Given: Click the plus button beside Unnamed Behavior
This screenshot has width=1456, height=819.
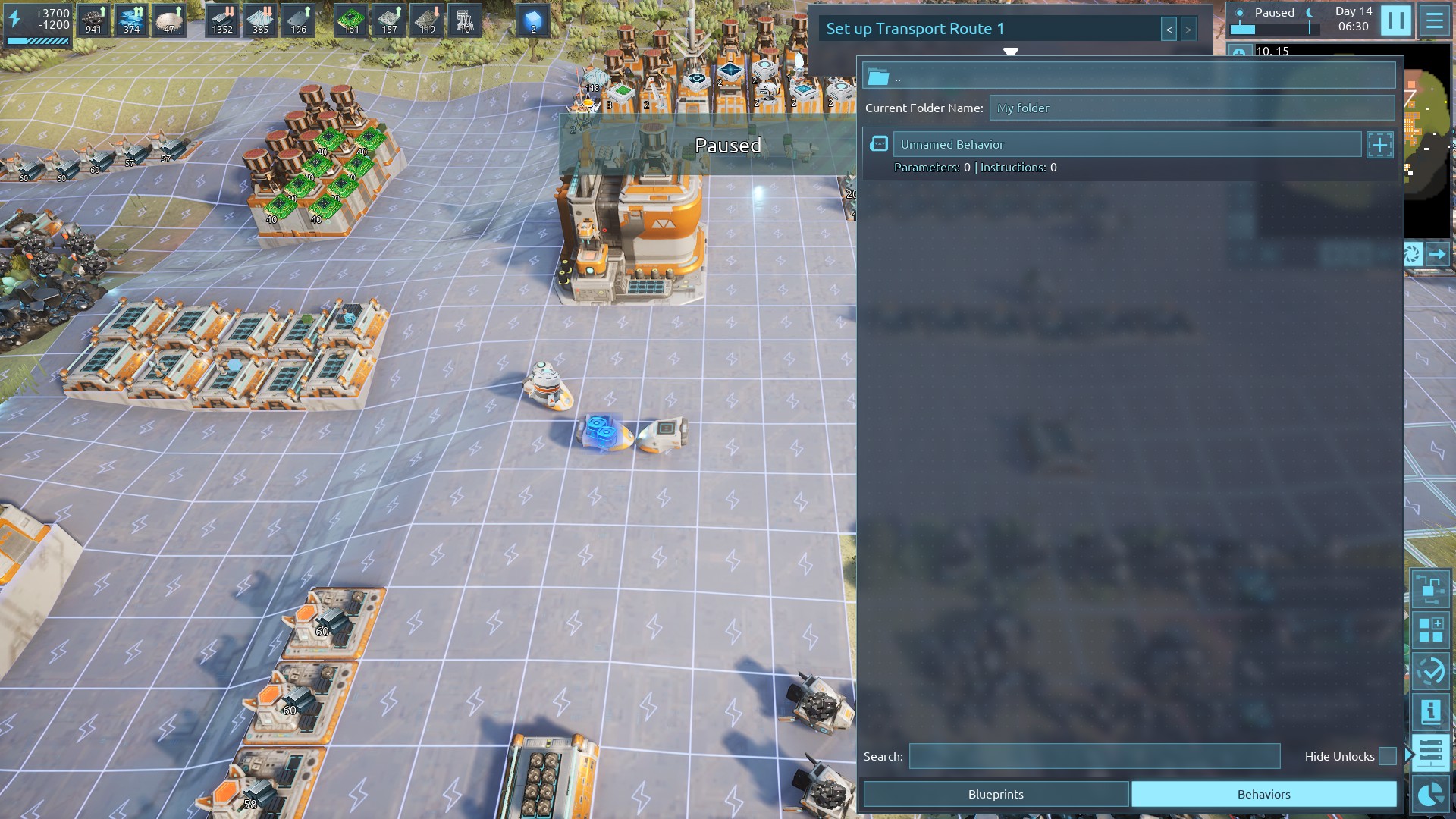Looking at the screenshot, I should click(1379, 145).
